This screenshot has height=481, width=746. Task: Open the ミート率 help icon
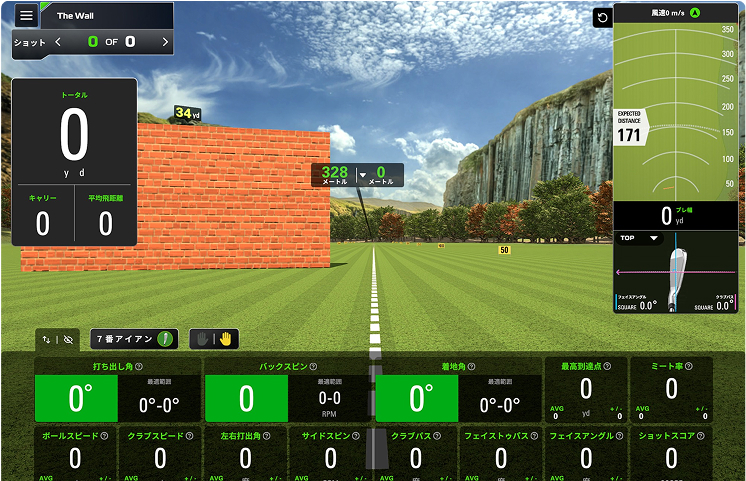692,367
